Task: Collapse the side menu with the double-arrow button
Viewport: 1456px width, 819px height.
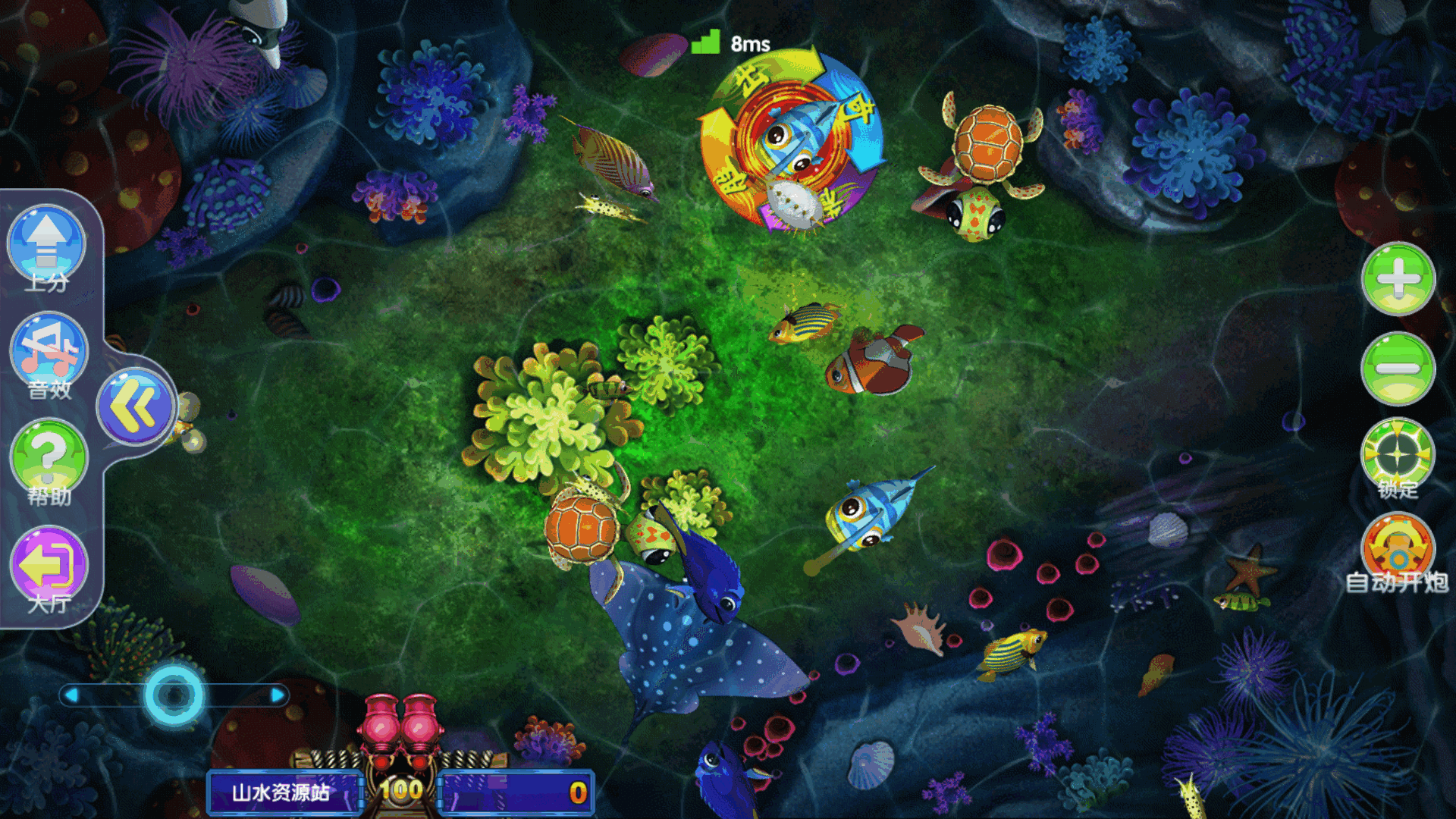Action: click(x=136, y=406)
